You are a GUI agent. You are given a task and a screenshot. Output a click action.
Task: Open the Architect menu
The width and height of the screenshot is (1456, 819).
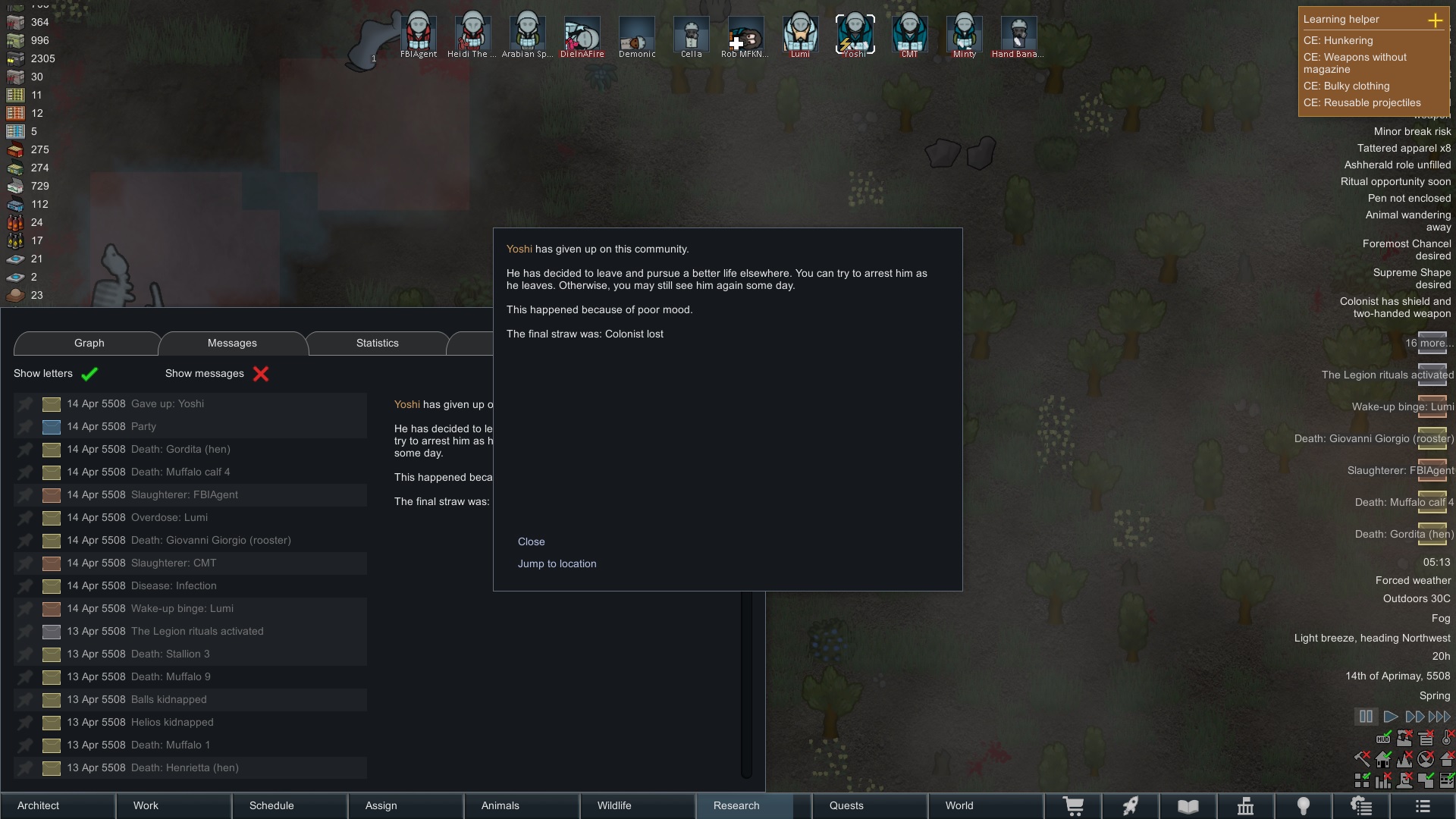coord(39,805)
